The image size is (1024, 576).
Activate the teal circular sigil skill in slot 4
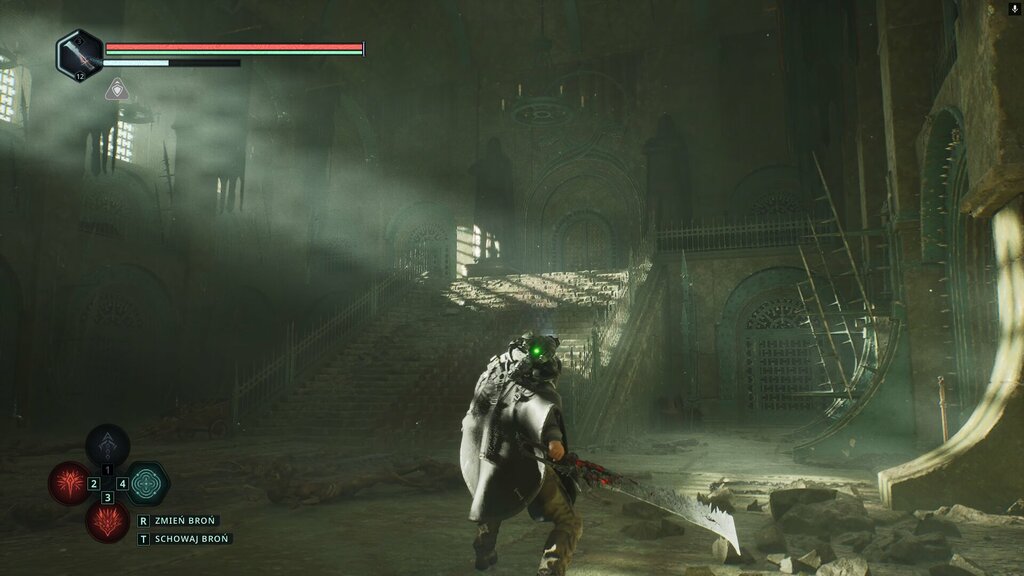(147, 483)
